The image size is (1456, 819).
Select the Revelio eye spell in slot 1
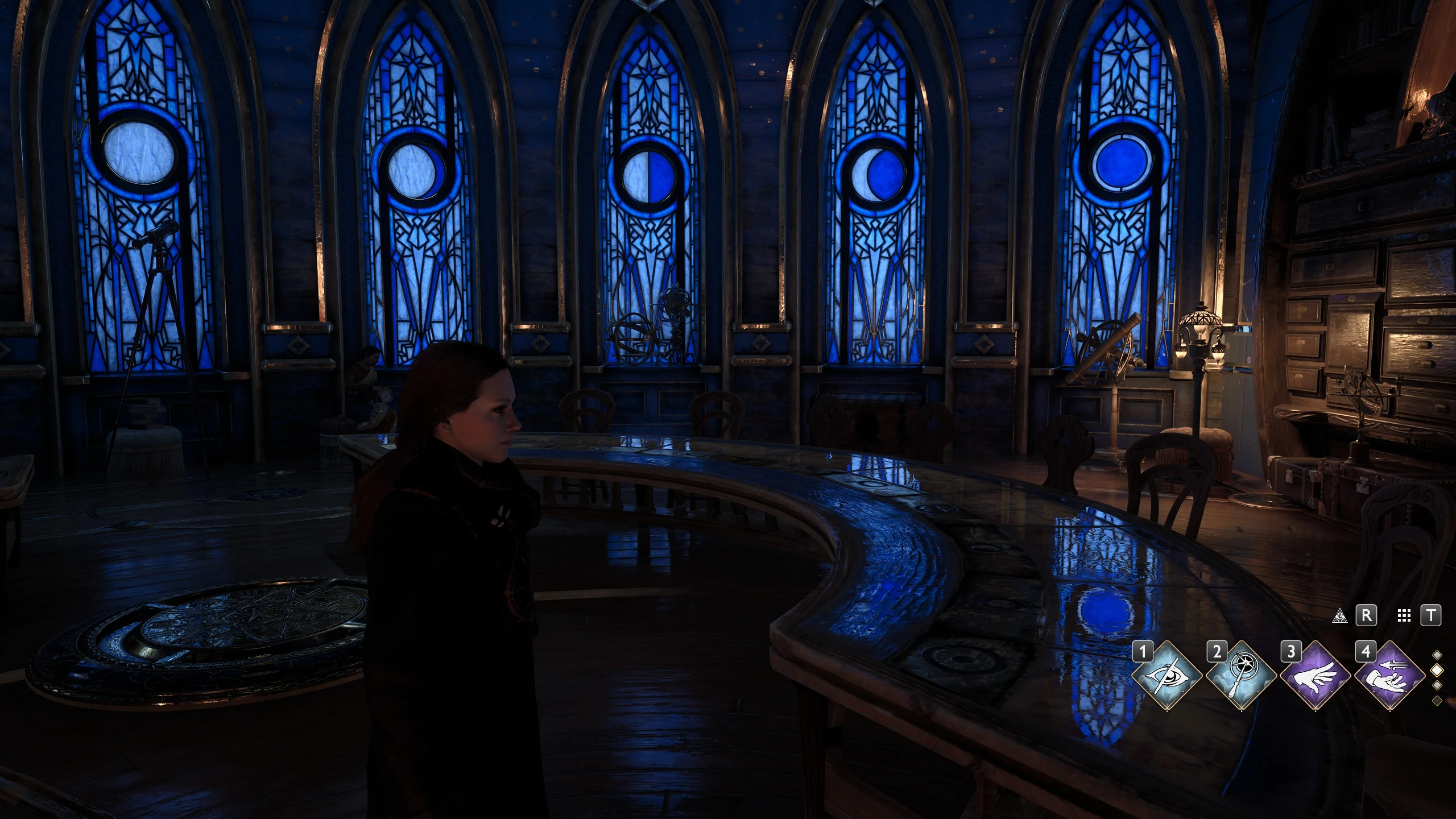1167,677
